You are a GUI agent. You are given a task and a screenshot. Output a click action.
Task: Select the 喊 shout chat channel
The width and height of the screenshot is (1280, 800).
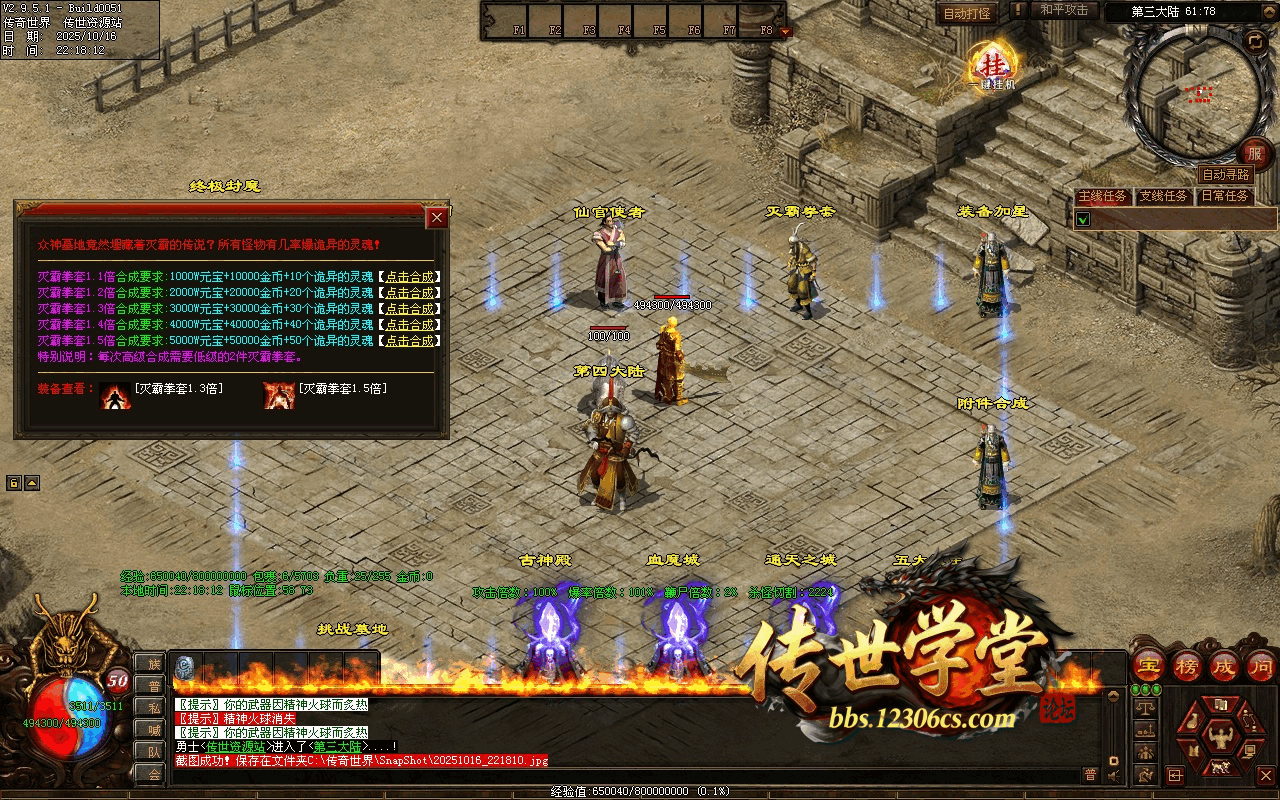coord(153,729)
